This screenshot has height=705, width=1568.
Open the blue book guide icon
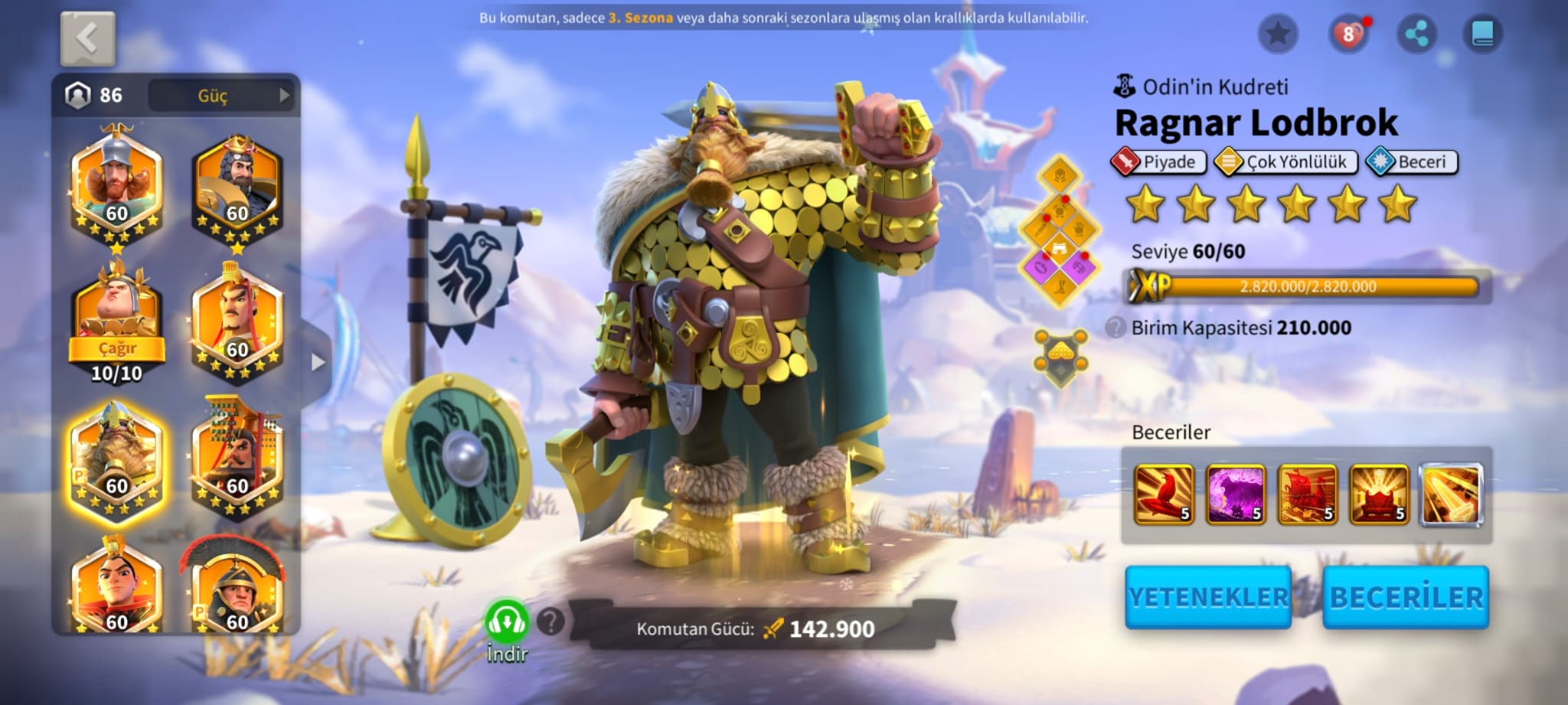(x=1482, y=34)
